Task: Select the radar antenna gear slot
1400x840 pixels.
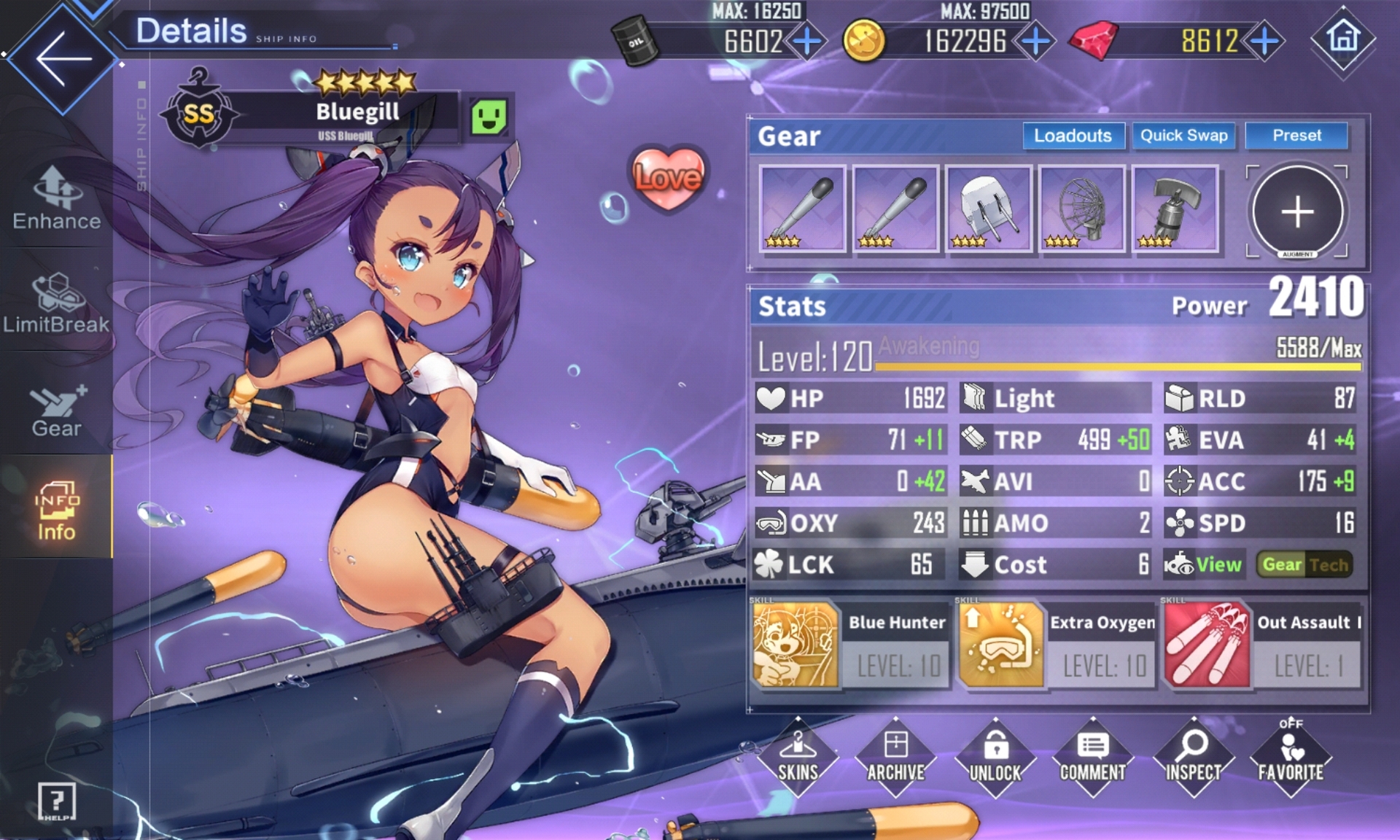Action: [1081, 209]
